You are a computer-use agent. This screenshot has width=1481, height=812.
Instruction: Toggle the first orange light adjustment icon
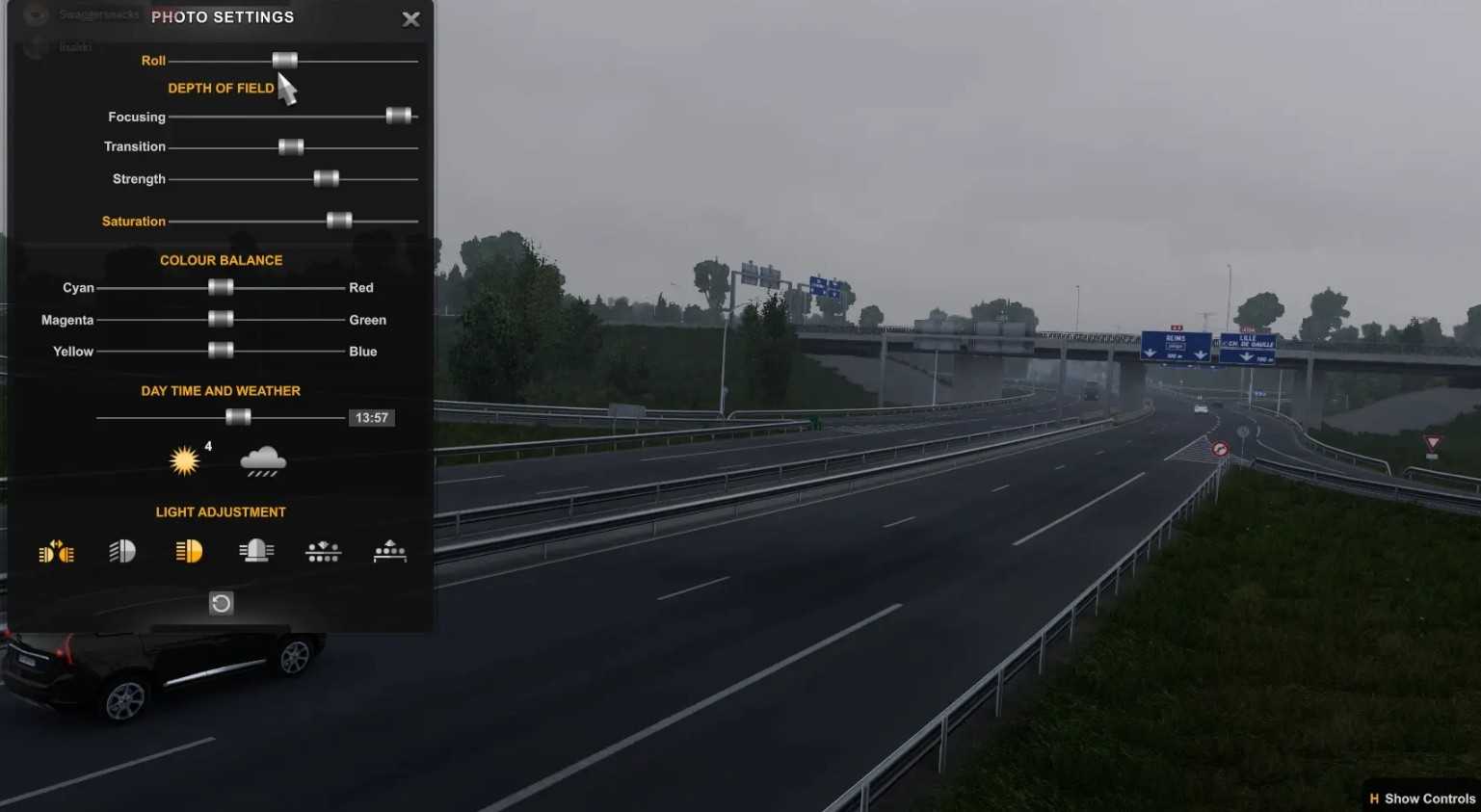(56, 552)
